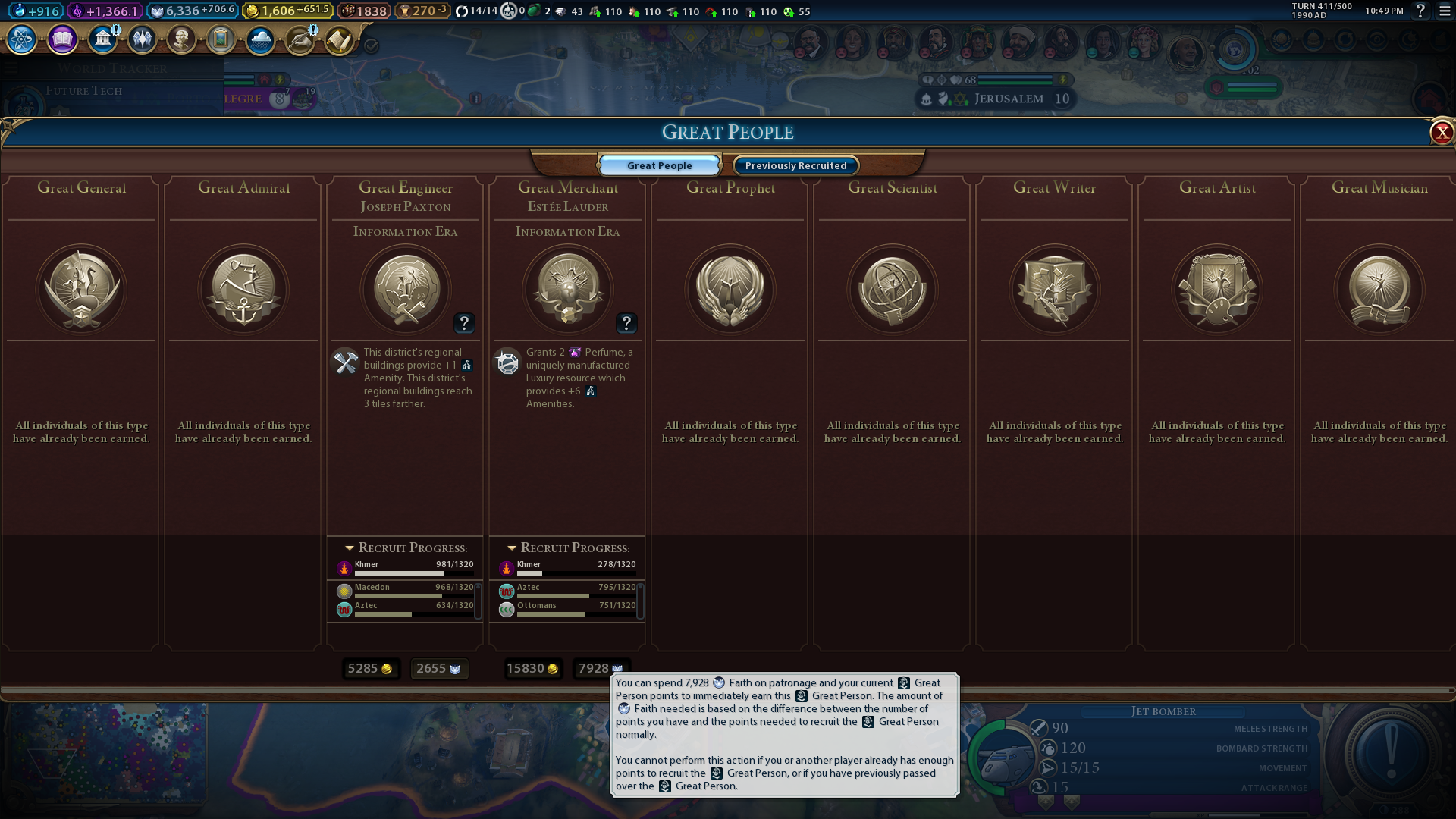Open the climate rain cloud screen
The height and width of the screenshot is (819, 1456).
(260, 39)
